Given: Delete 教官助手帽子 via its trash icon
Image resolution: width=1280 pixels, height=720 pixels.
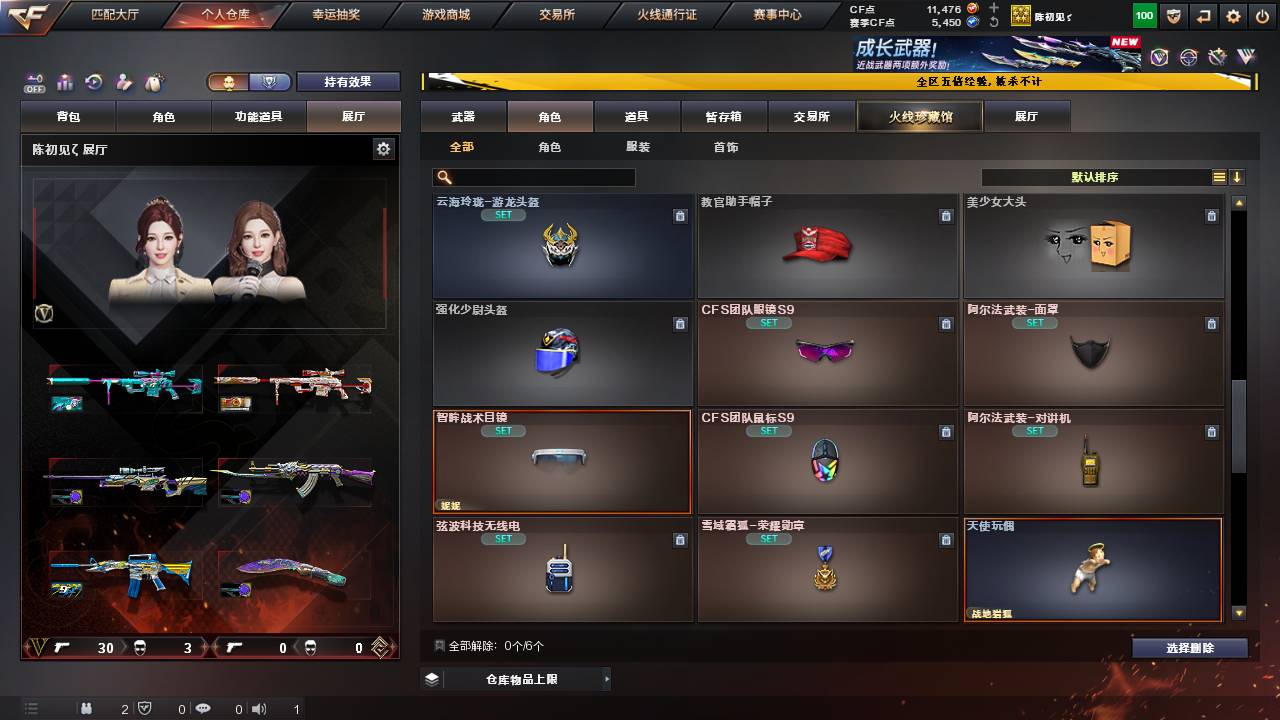Looking at the screenshot, I should click(945, 215).
